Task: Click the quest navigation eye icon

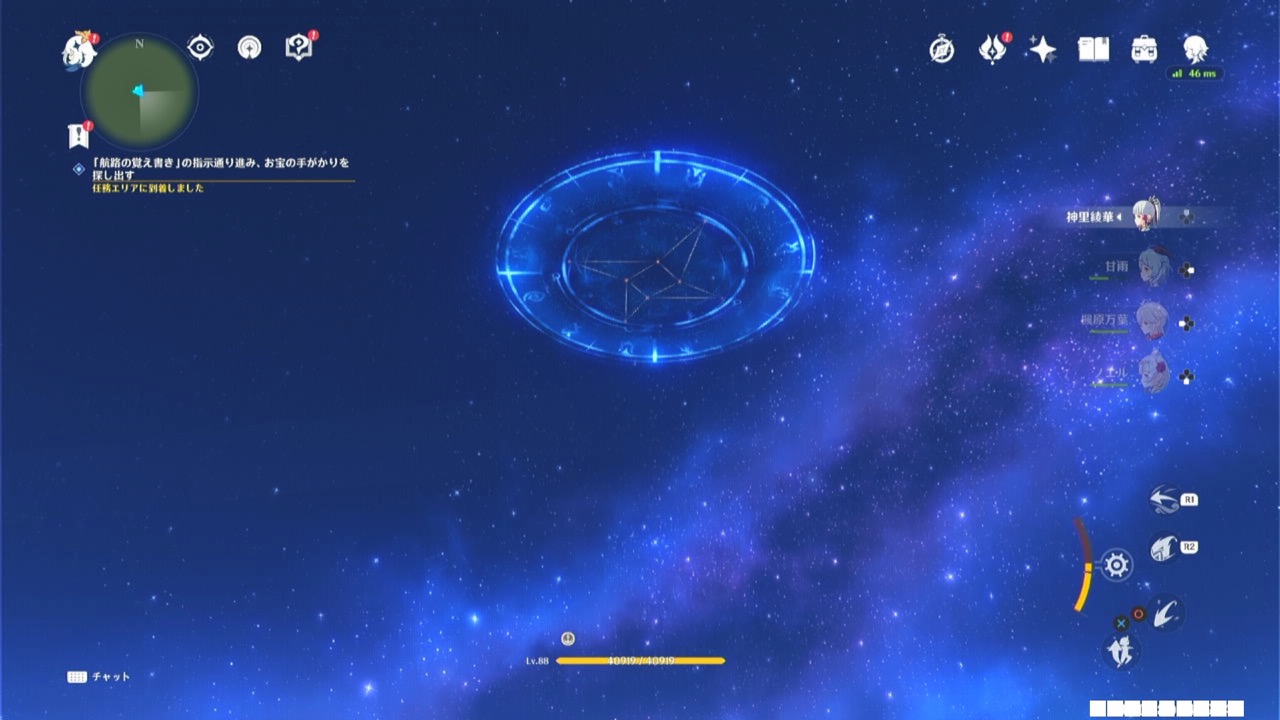Action: (199, 46)
